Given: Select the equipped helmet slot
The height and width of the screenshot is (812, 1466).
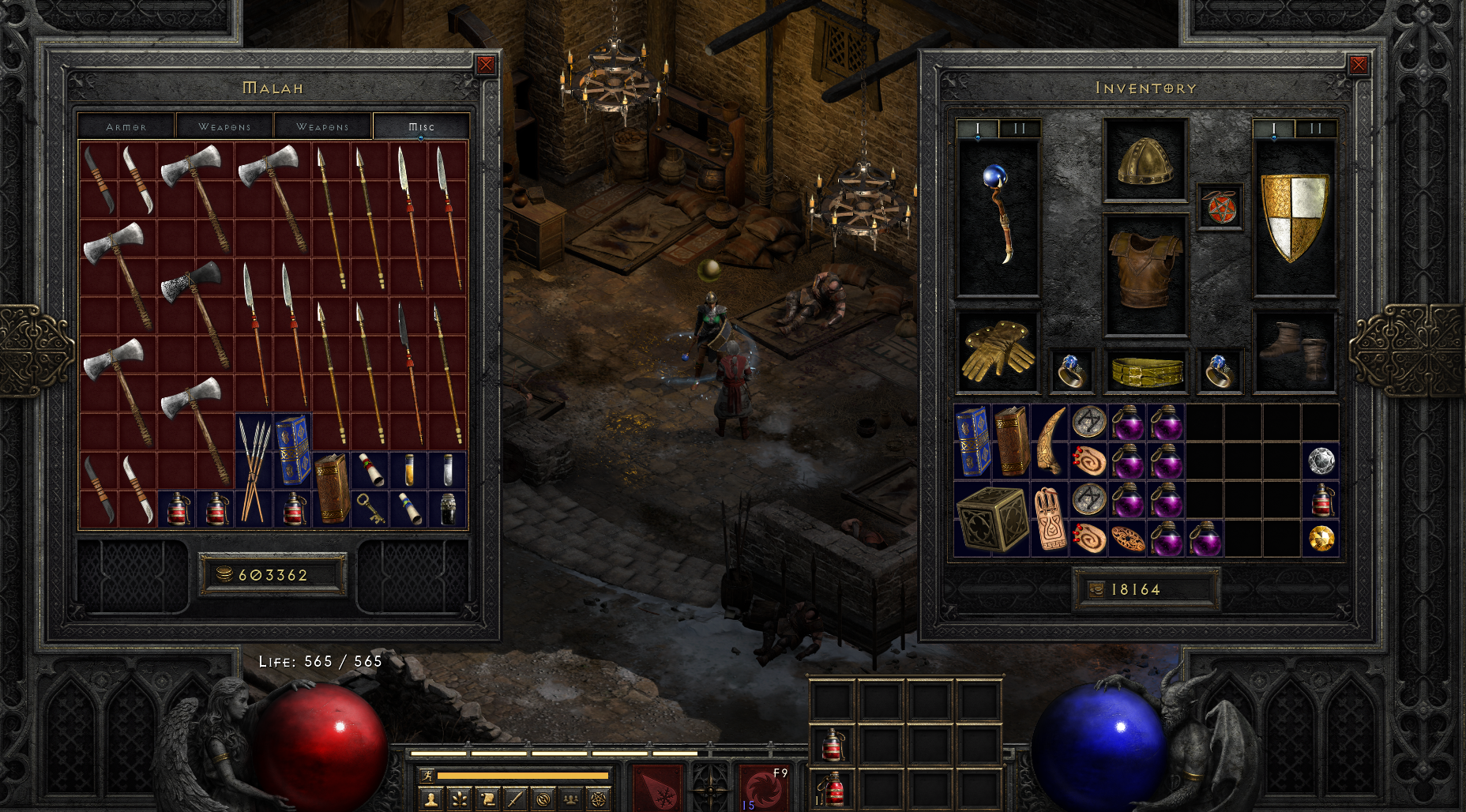Looking at the screenshot, I should 1145,160.
